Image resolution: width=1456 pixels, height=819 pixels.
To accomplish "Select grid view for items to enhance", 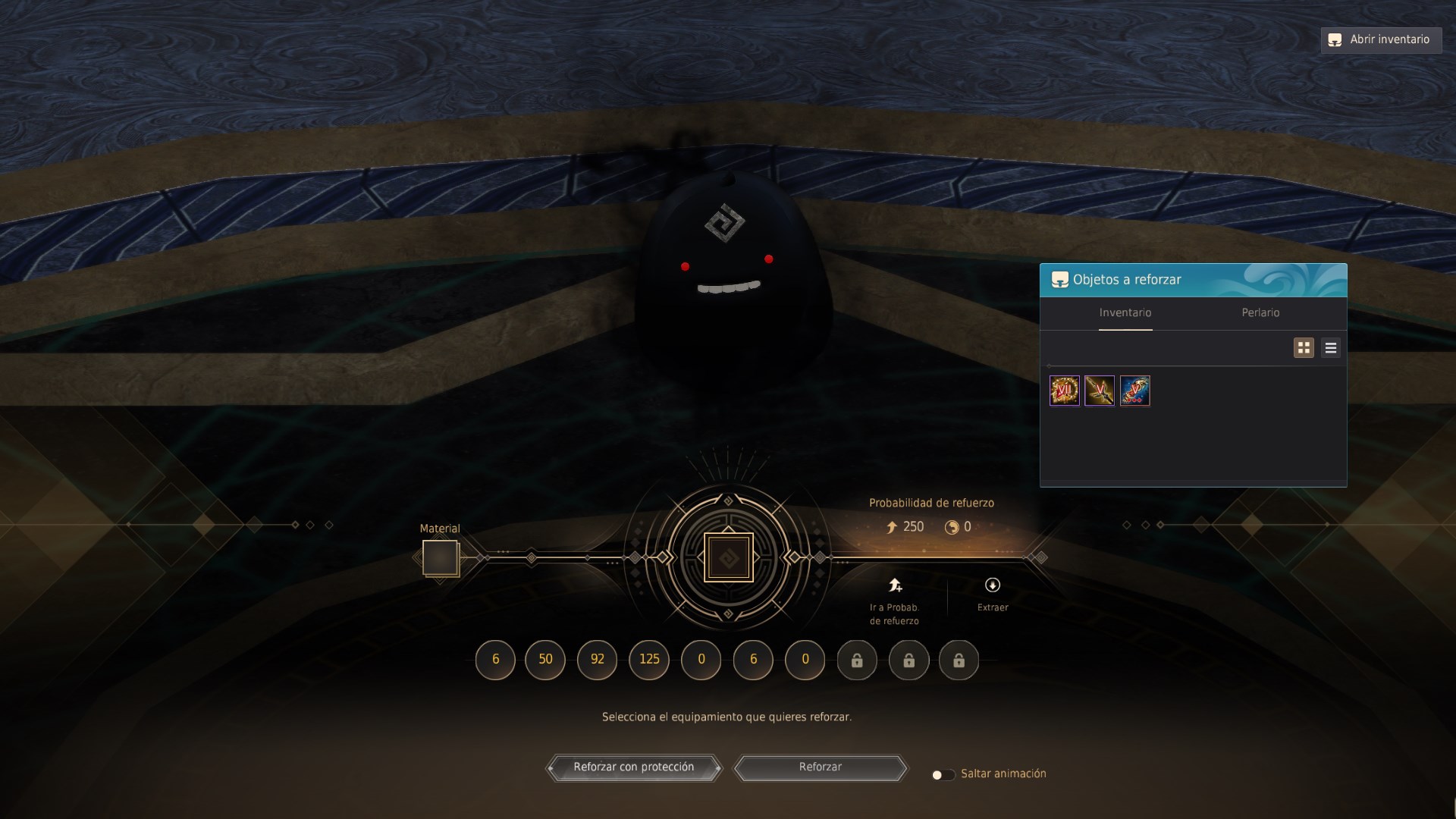I will pyautogui.click(x=1304, y=348).
